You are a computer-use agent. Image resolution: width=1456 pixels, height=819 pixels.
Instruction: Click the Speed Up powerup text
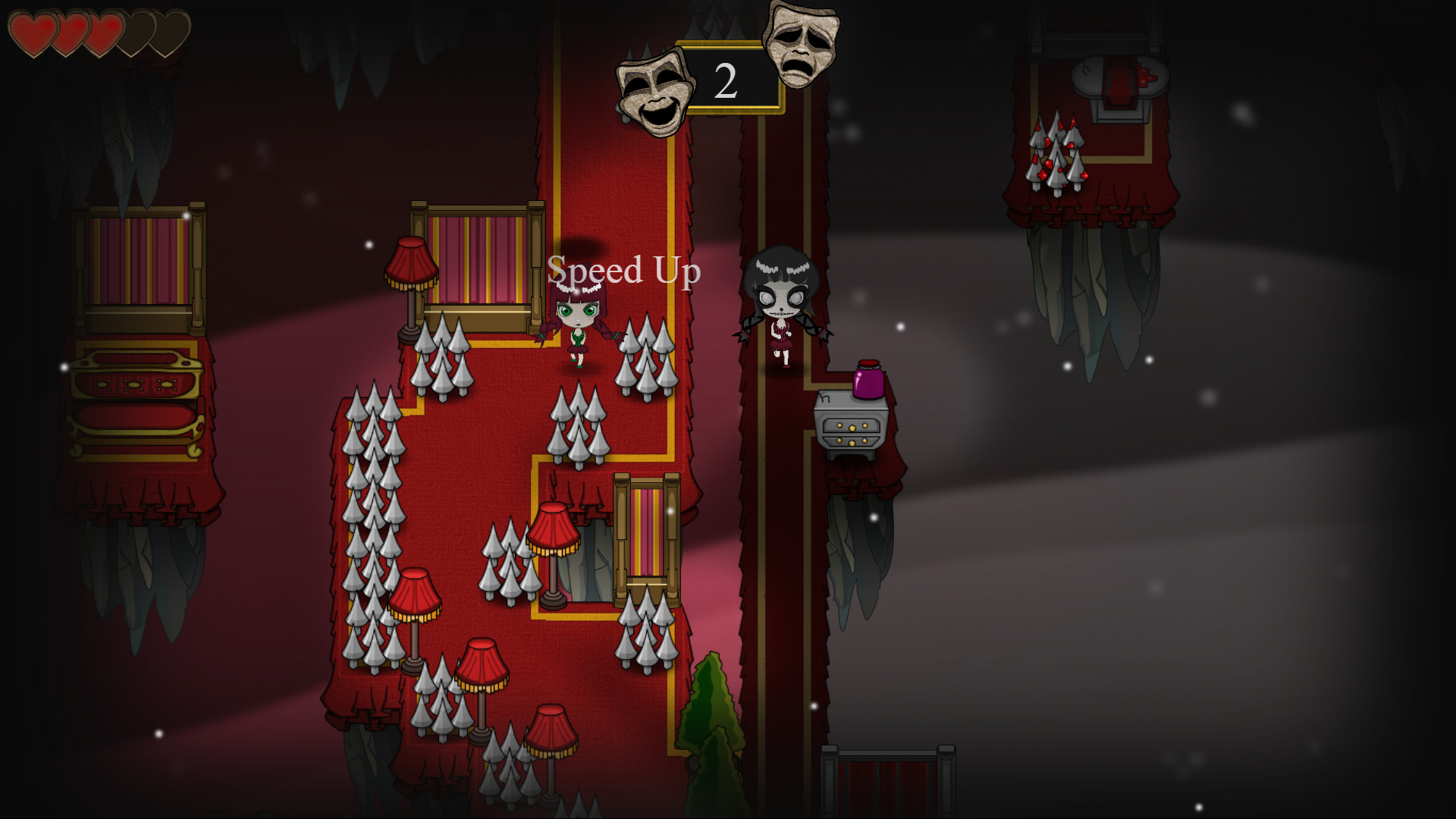pyautogui.click(x=624, y=271)
